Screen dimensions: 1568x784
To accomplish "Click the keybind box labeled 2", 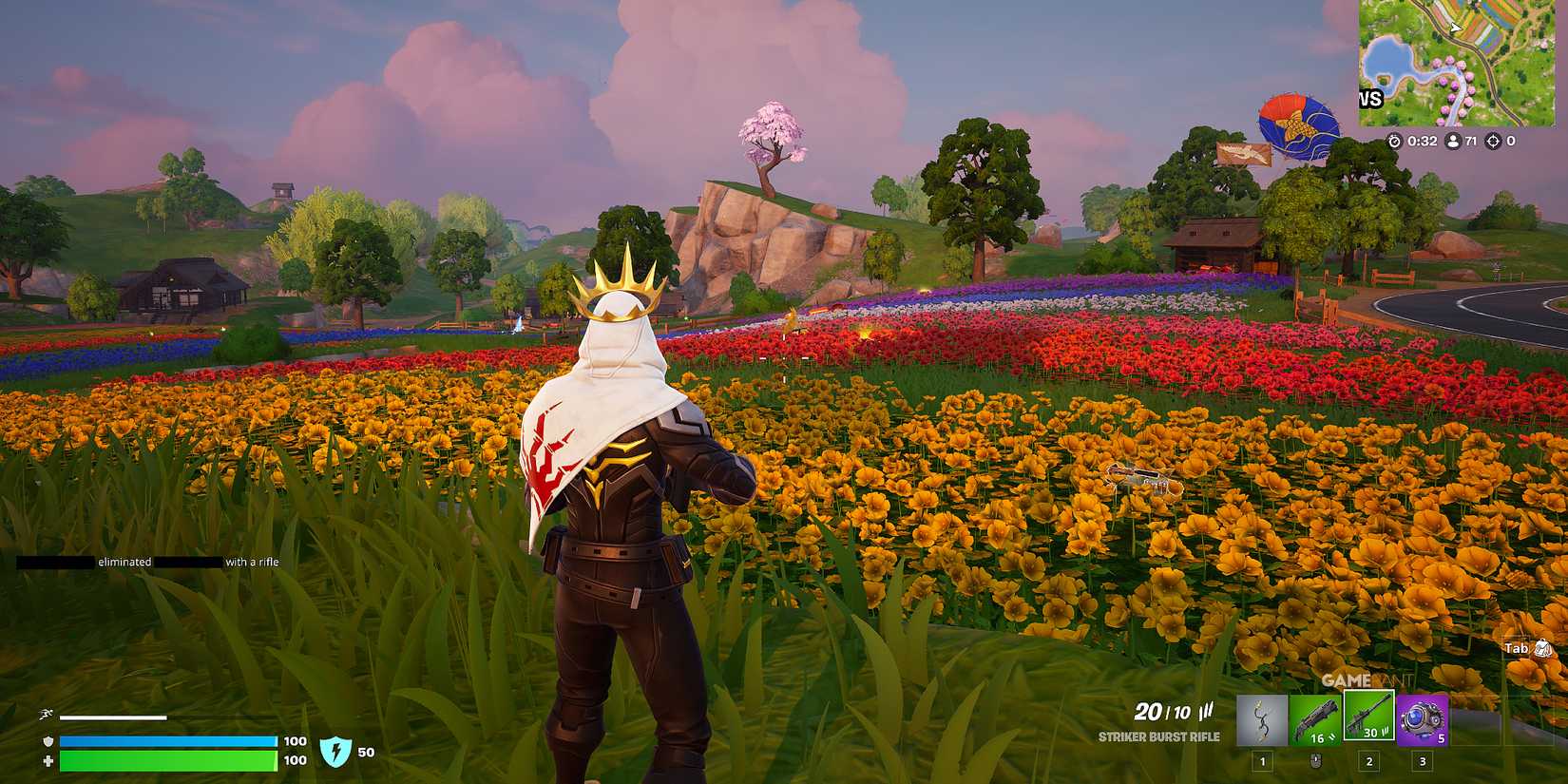I will [x=1368, y=761].
